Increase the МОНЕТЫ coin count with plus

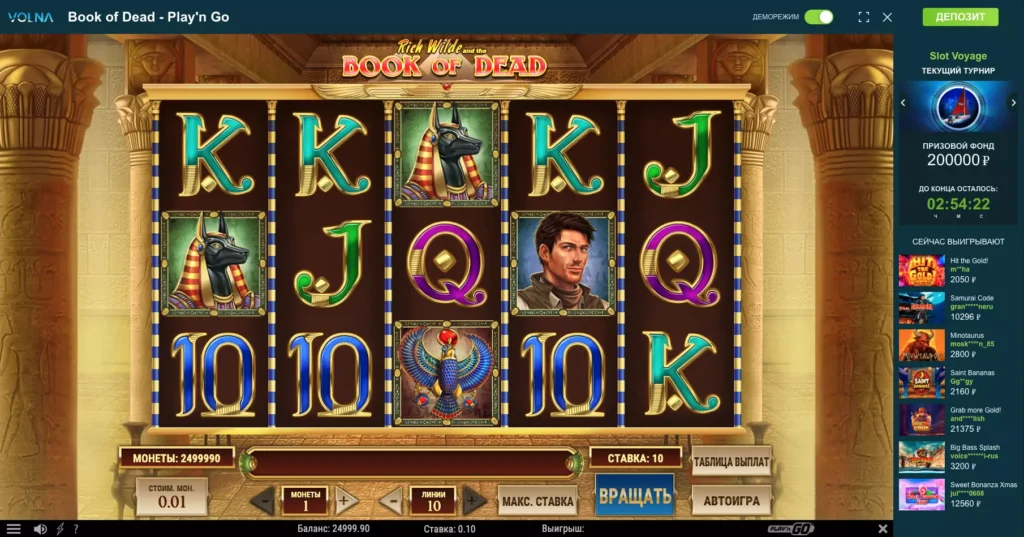pos(346,500)
